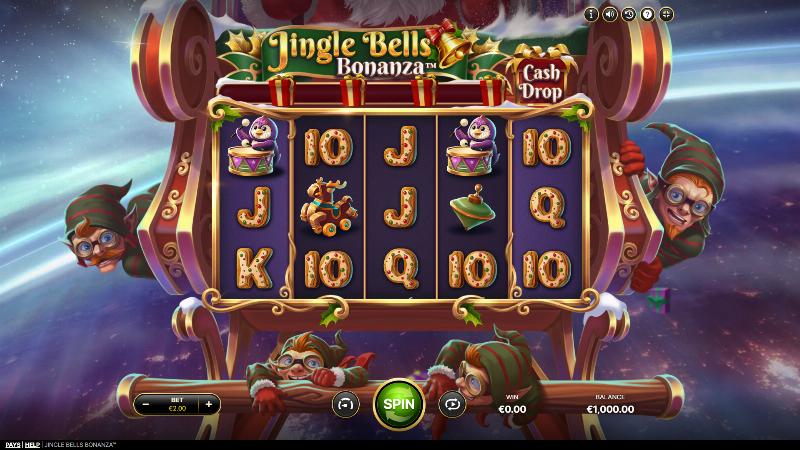The height and width of the screenshot is (450, 800).
Task: Increase the bet with the plus button
Action: click(x=208, y=405)
